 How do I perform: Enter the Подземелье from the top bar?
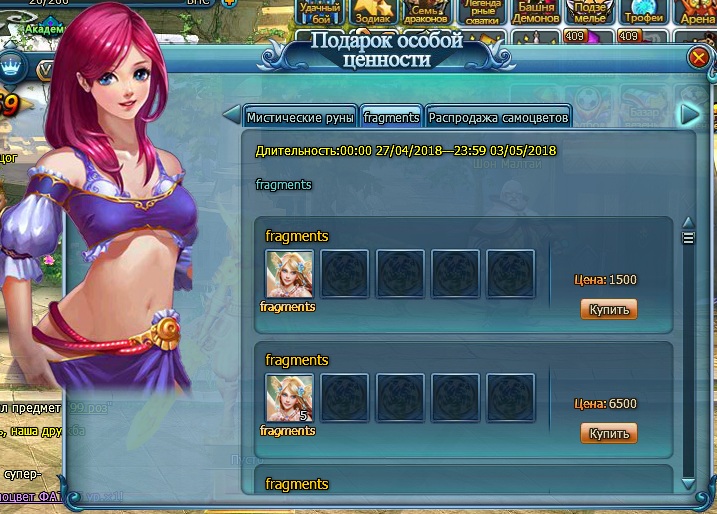tap(589, 12)
